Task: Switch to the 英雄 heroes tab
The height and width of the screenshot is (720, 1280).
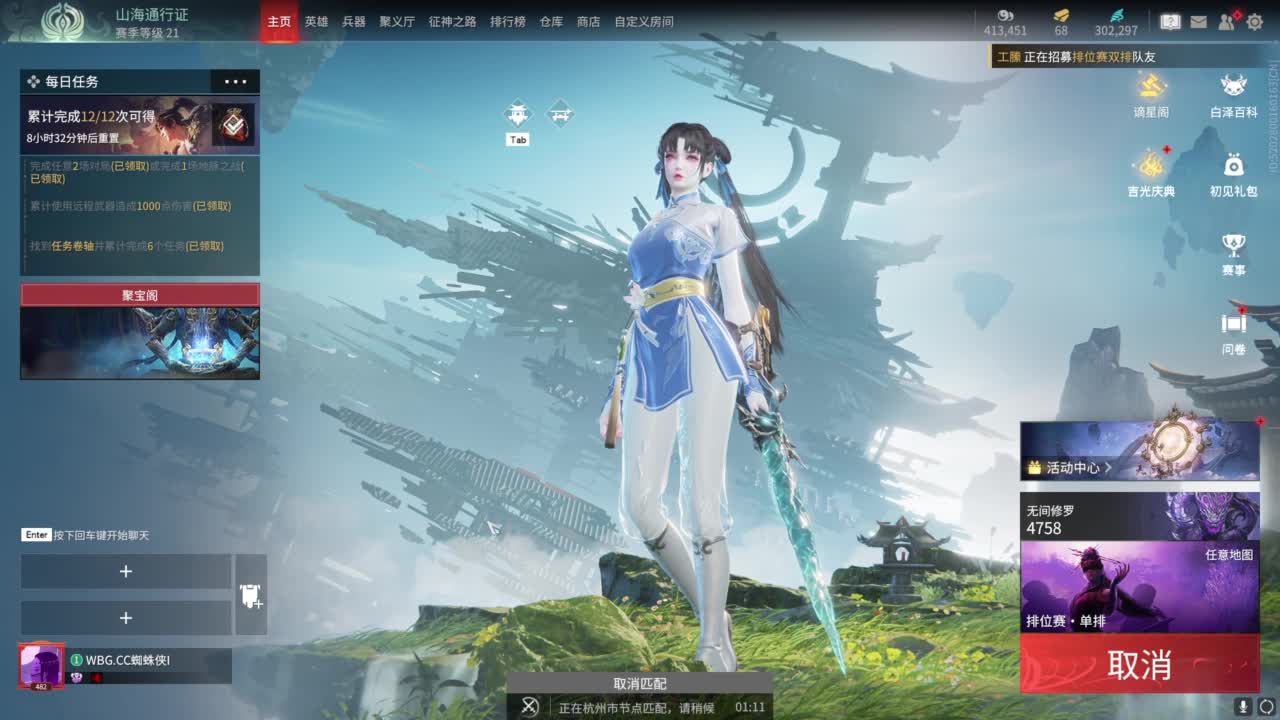Action: coord(314,20)
